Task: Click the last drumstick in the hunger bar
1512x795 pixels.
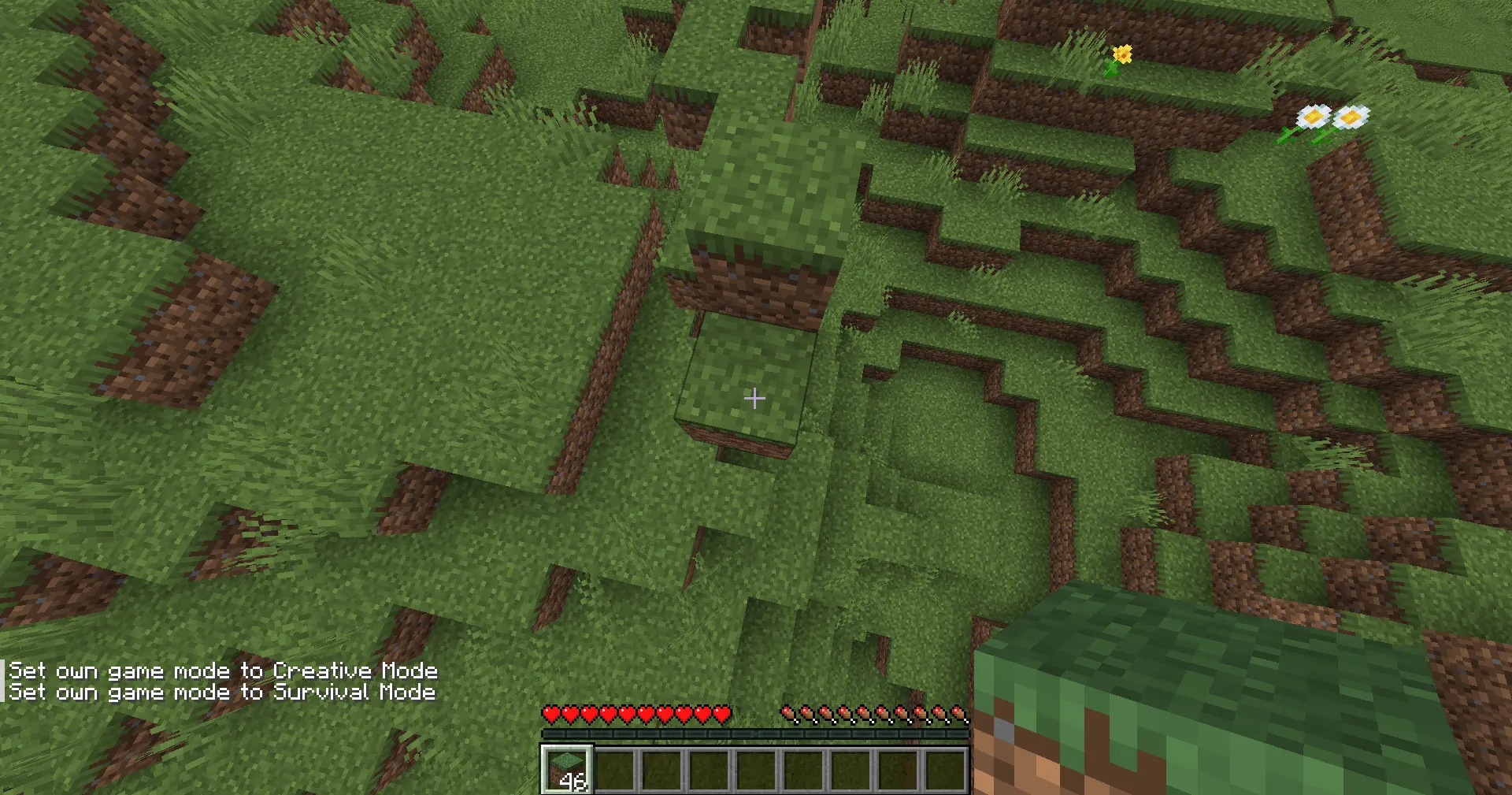Action: (x=961, y=713)
